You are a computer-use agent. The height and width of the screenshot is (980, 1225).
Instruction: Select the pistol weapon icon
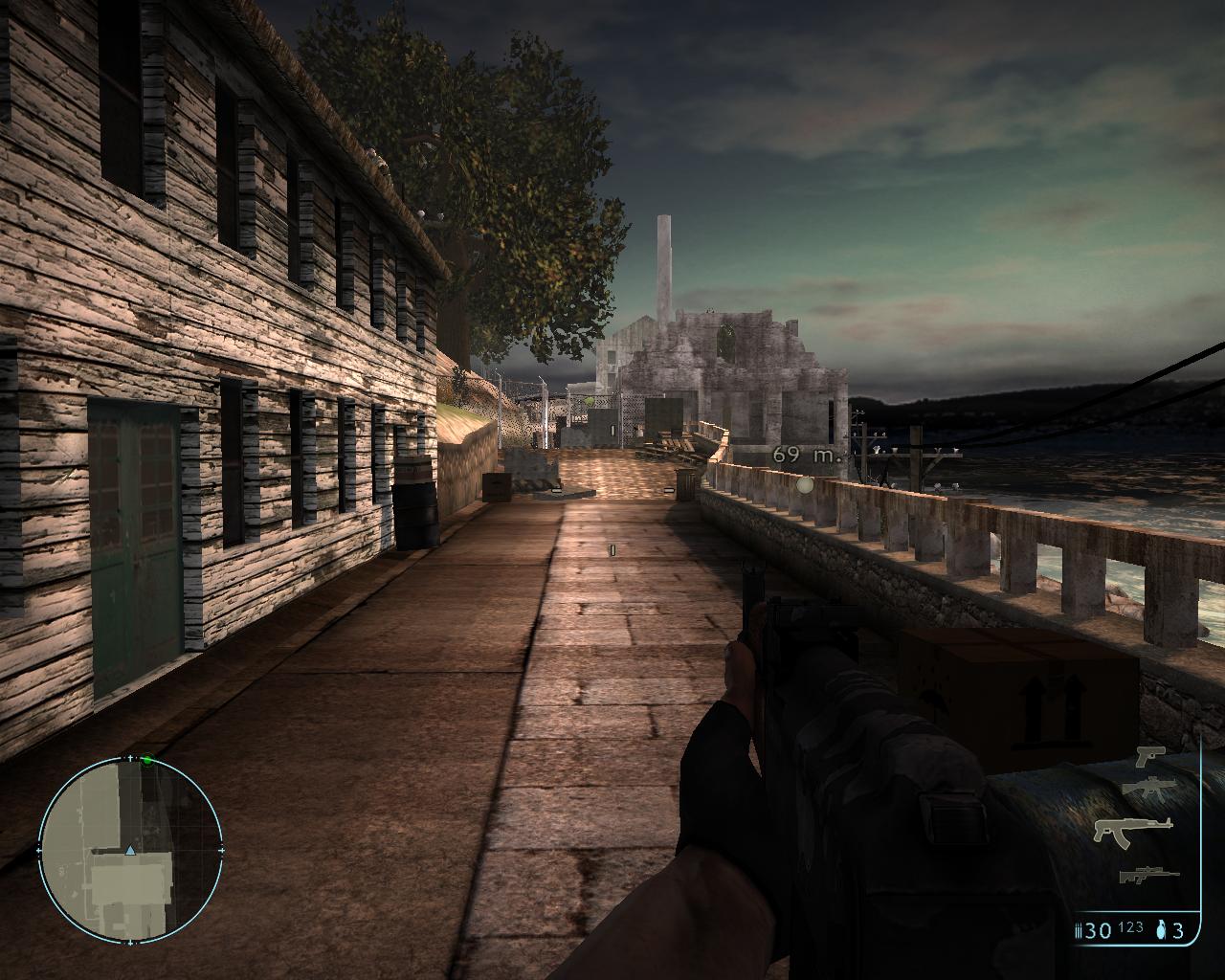[x=1149, y=756]
